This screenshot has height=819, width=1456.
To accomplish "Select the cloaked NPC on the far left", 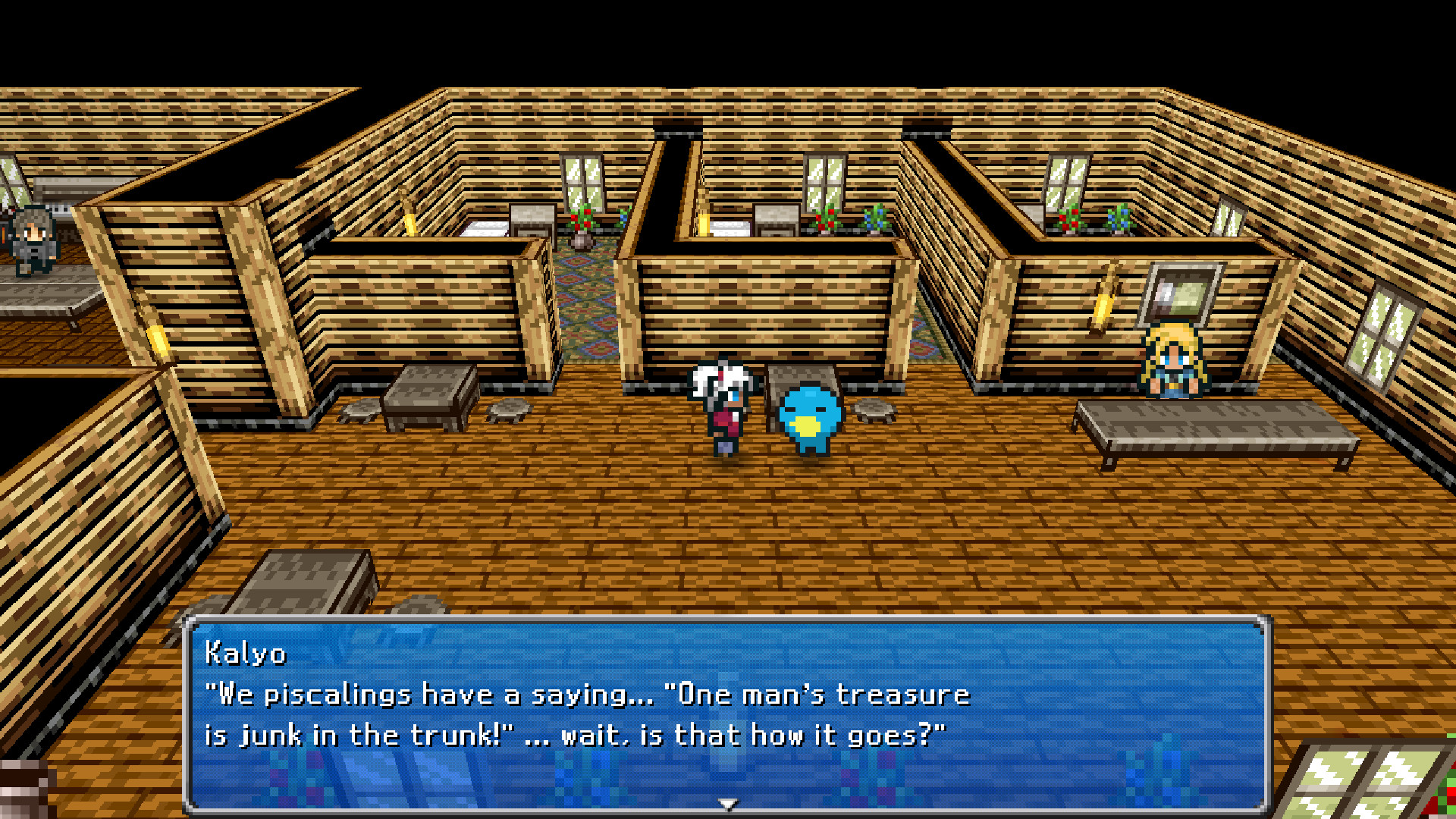I will 32,235.
